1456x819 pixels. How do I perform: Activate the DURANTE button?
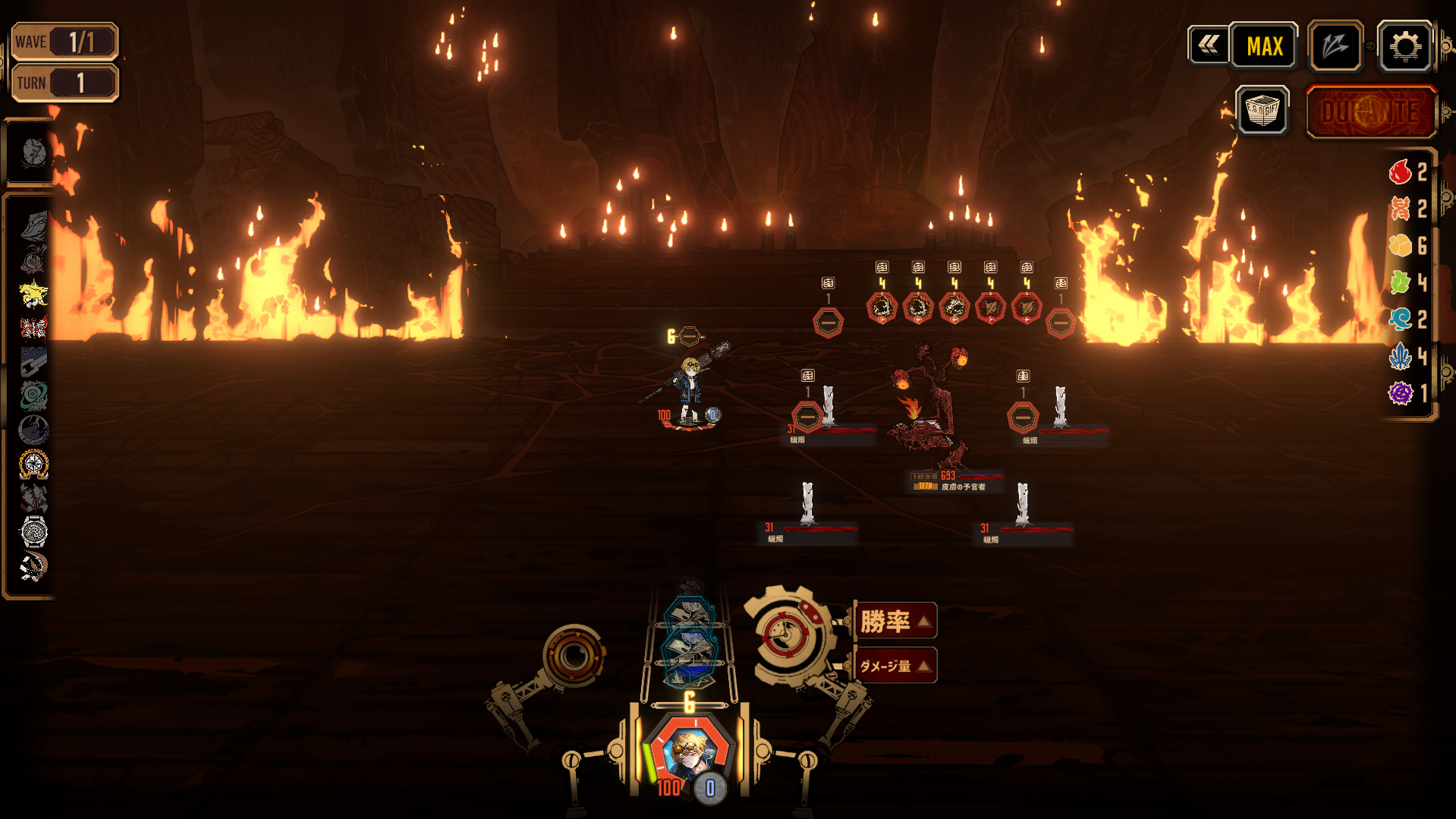point(1370,112)
